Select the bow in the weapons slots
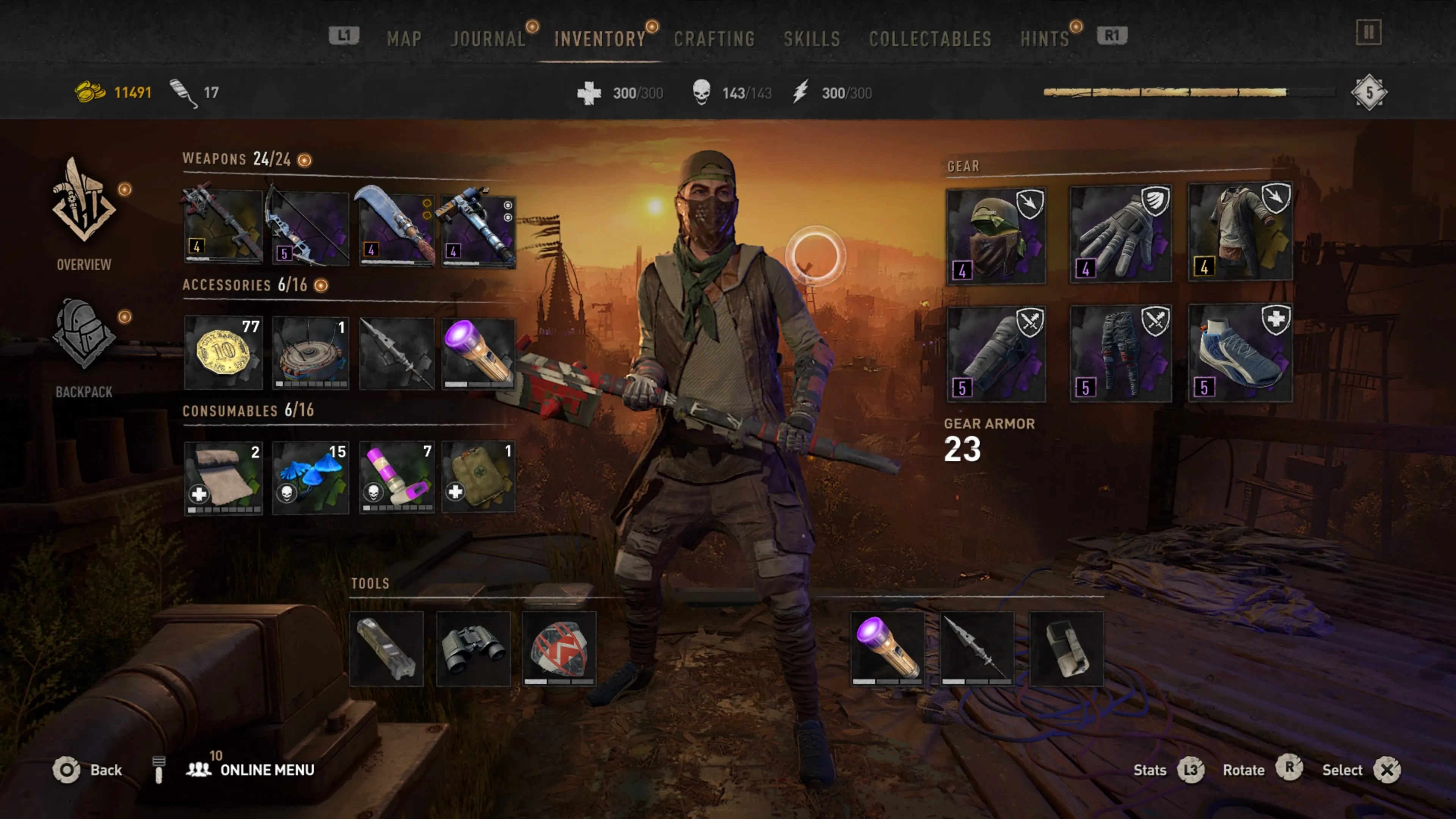1456x819 pixels. tap(309, 226)
